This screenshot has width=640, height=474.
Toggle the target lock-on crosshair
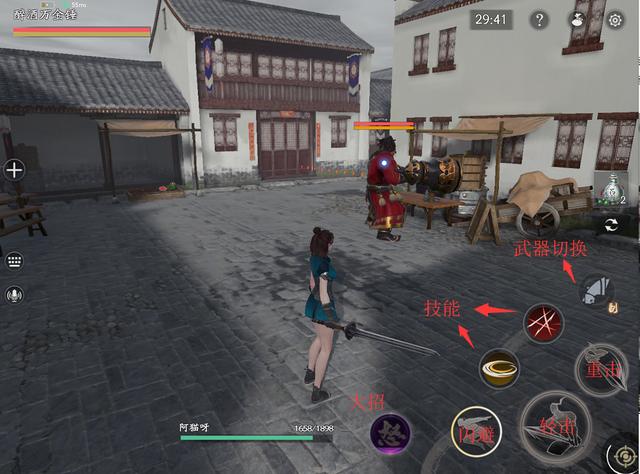point(623,455)
